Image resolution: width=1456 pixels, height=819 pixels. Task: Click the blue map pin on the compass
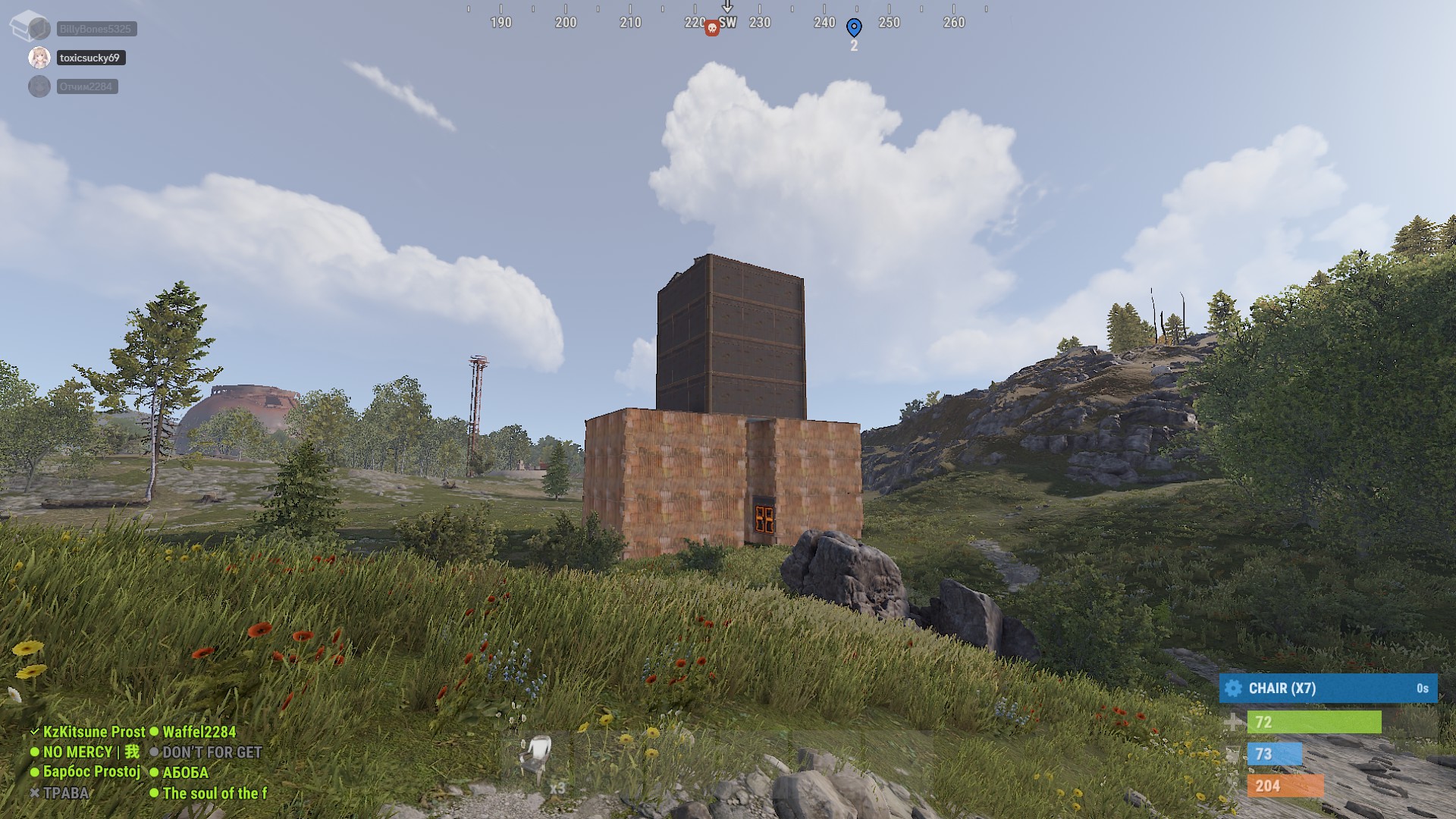pos(854,28)
